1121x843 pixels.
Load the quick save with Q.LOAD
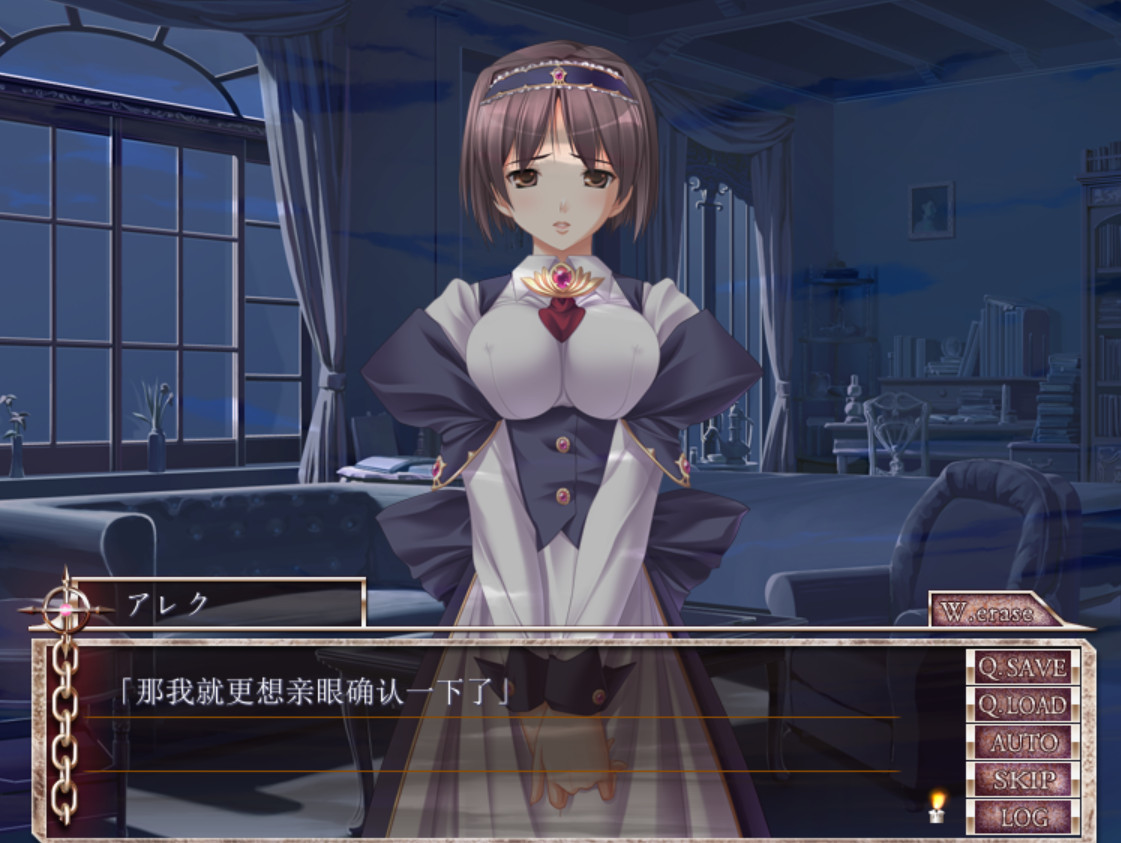click(x=1022, y=705)
